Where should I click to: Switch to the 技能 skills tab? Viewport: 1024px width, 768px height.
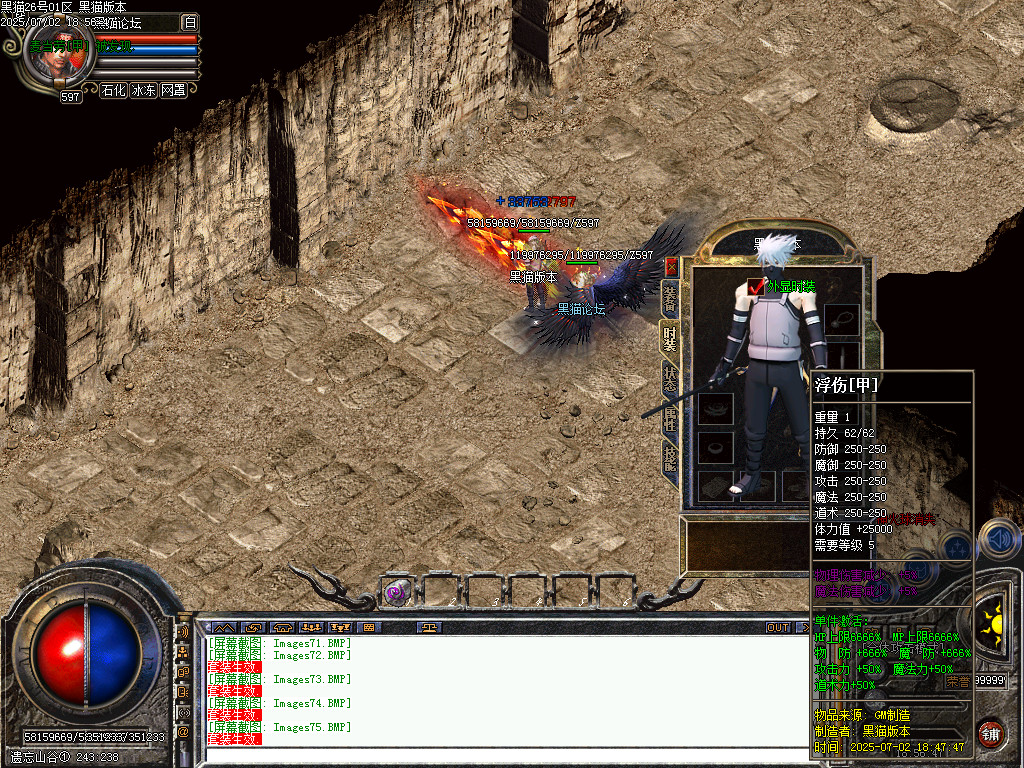pos(670,459)
